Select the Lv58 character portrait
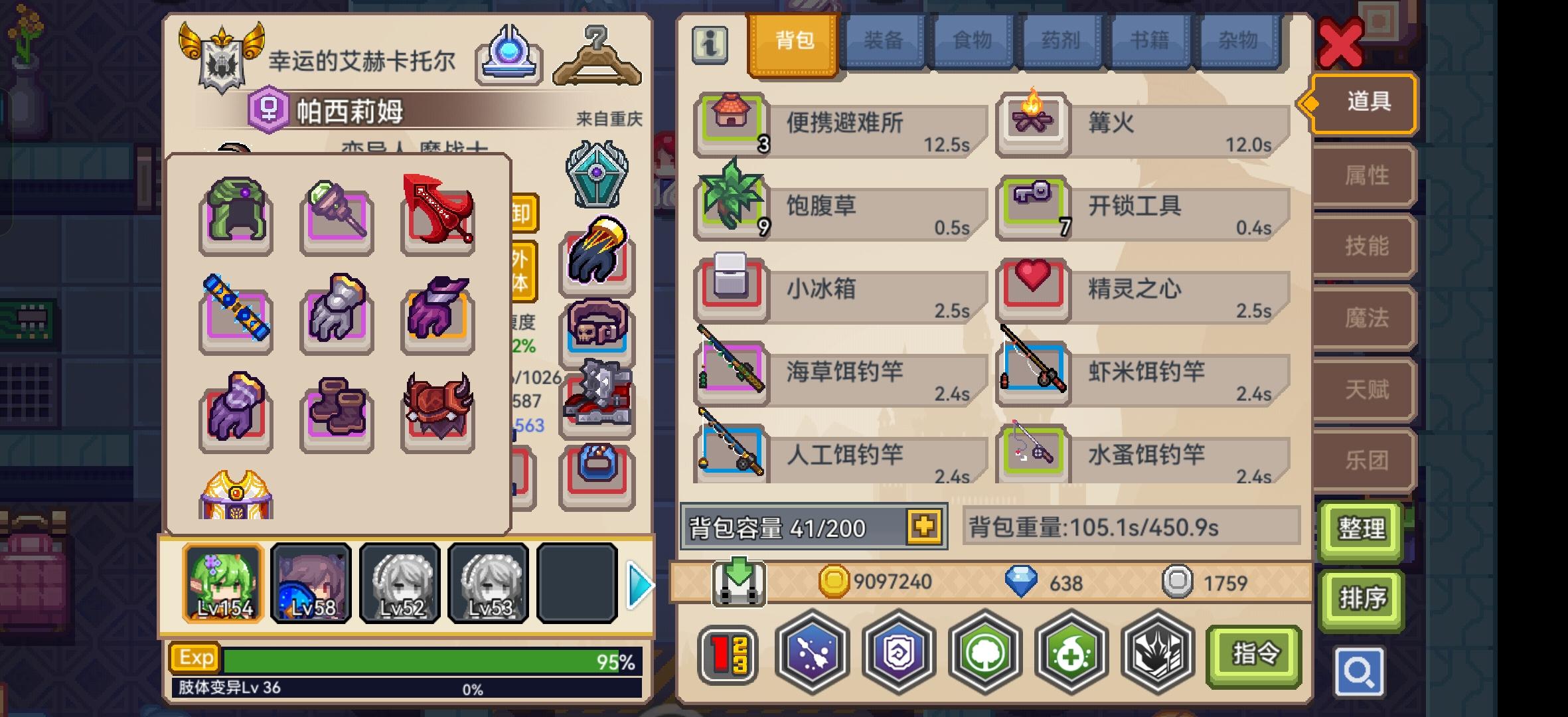 pos(311,583)
